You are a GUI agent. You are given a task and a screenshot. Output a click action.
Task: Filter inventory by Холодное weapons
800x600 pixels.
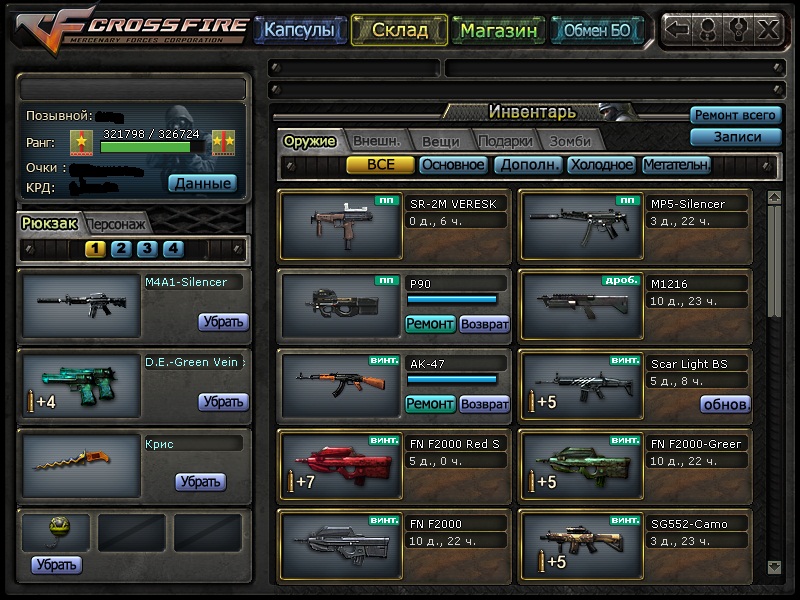602,165
